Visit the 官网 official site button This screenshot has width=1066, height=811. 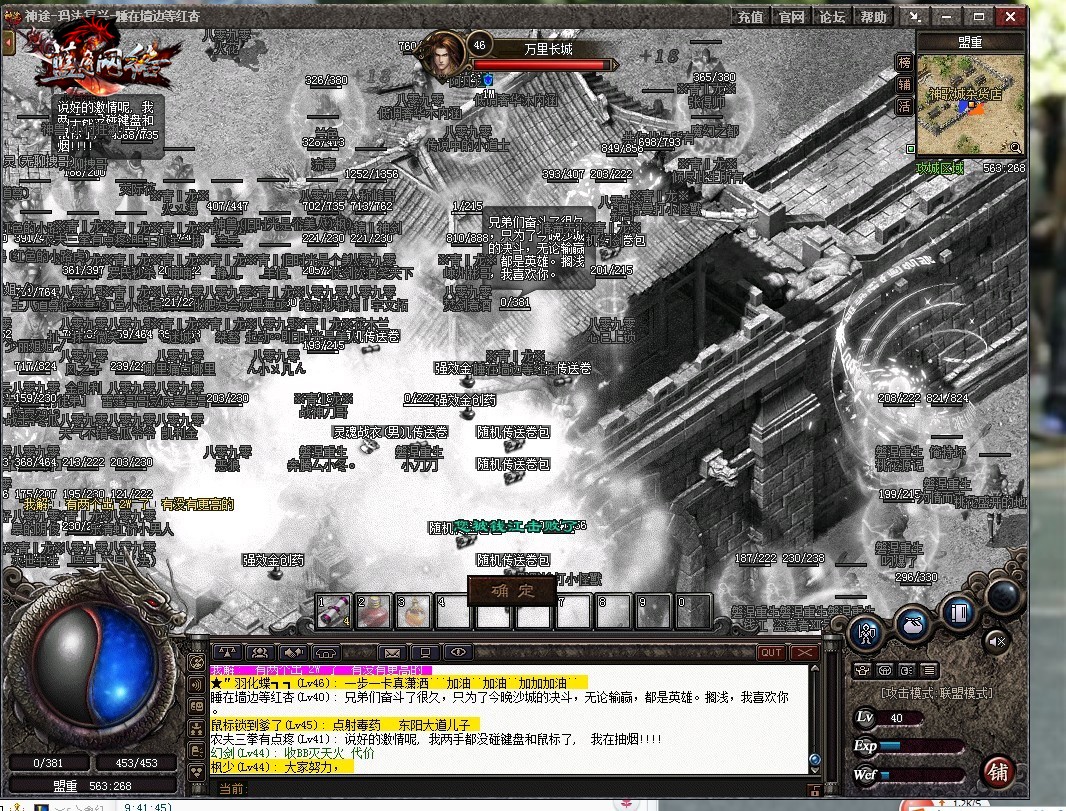[791, 17]
